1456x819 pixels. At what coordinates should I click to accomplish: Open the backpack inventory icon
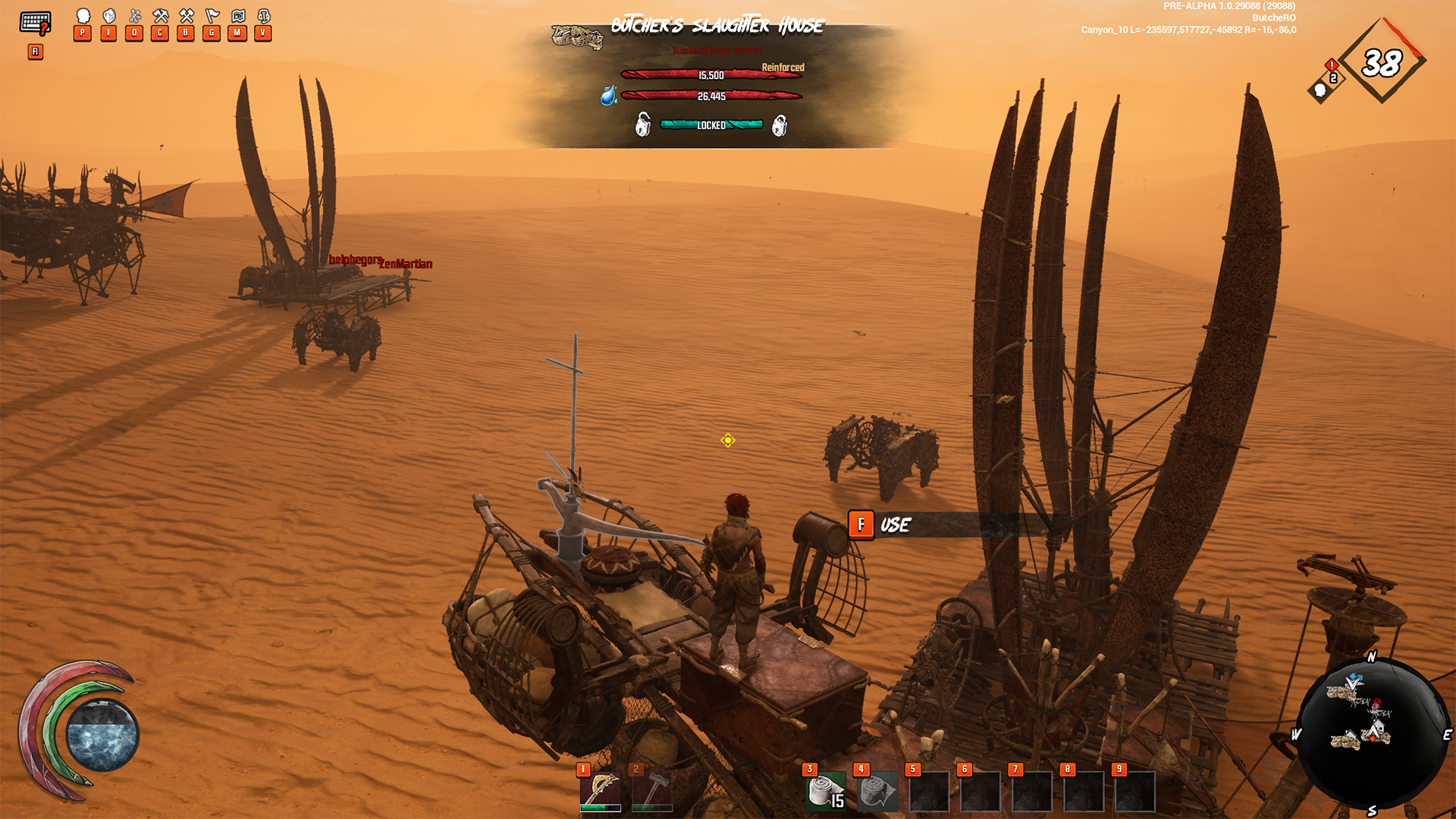109,17
